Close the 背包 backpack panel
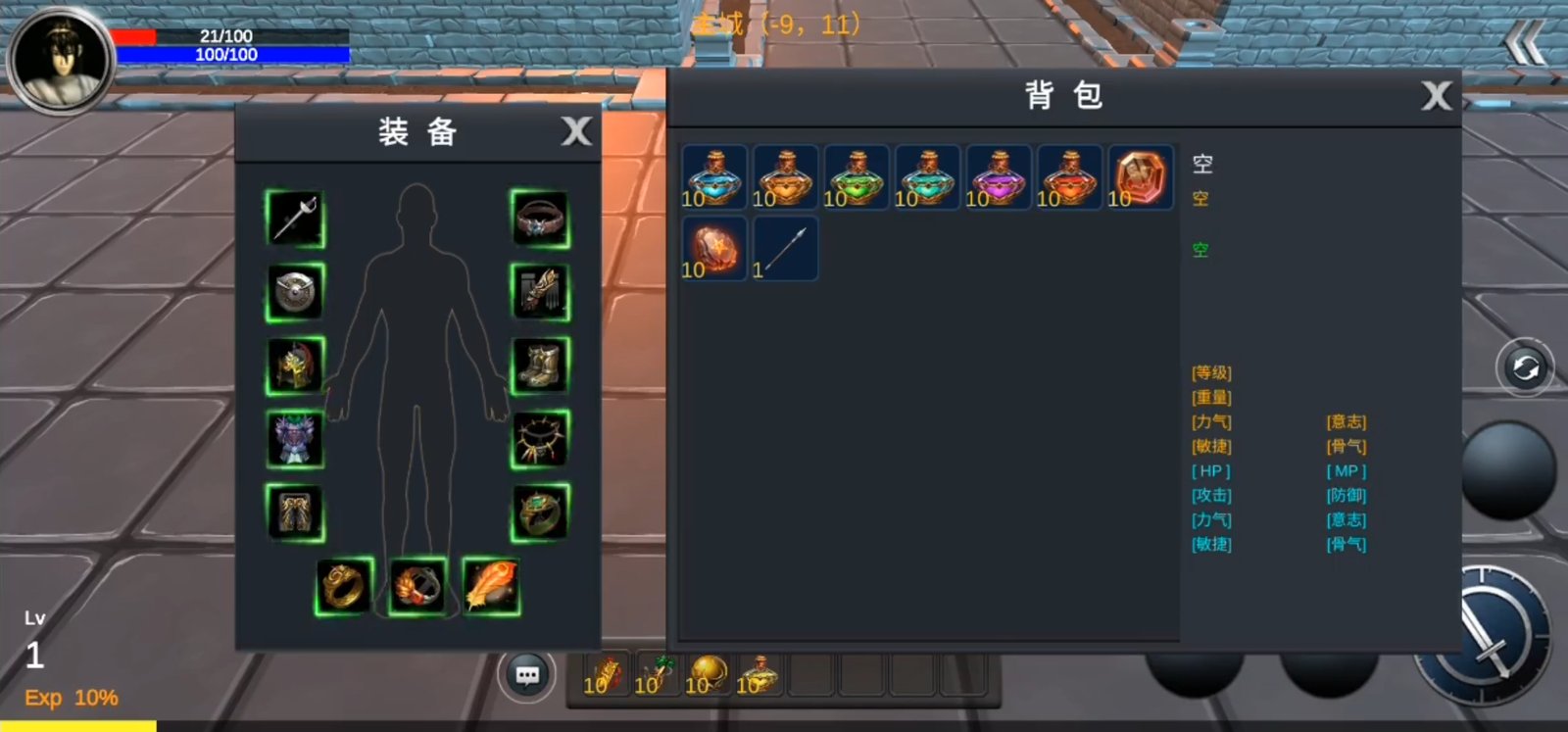This screenshot has width=1568, height=732. pos(1436,96)
